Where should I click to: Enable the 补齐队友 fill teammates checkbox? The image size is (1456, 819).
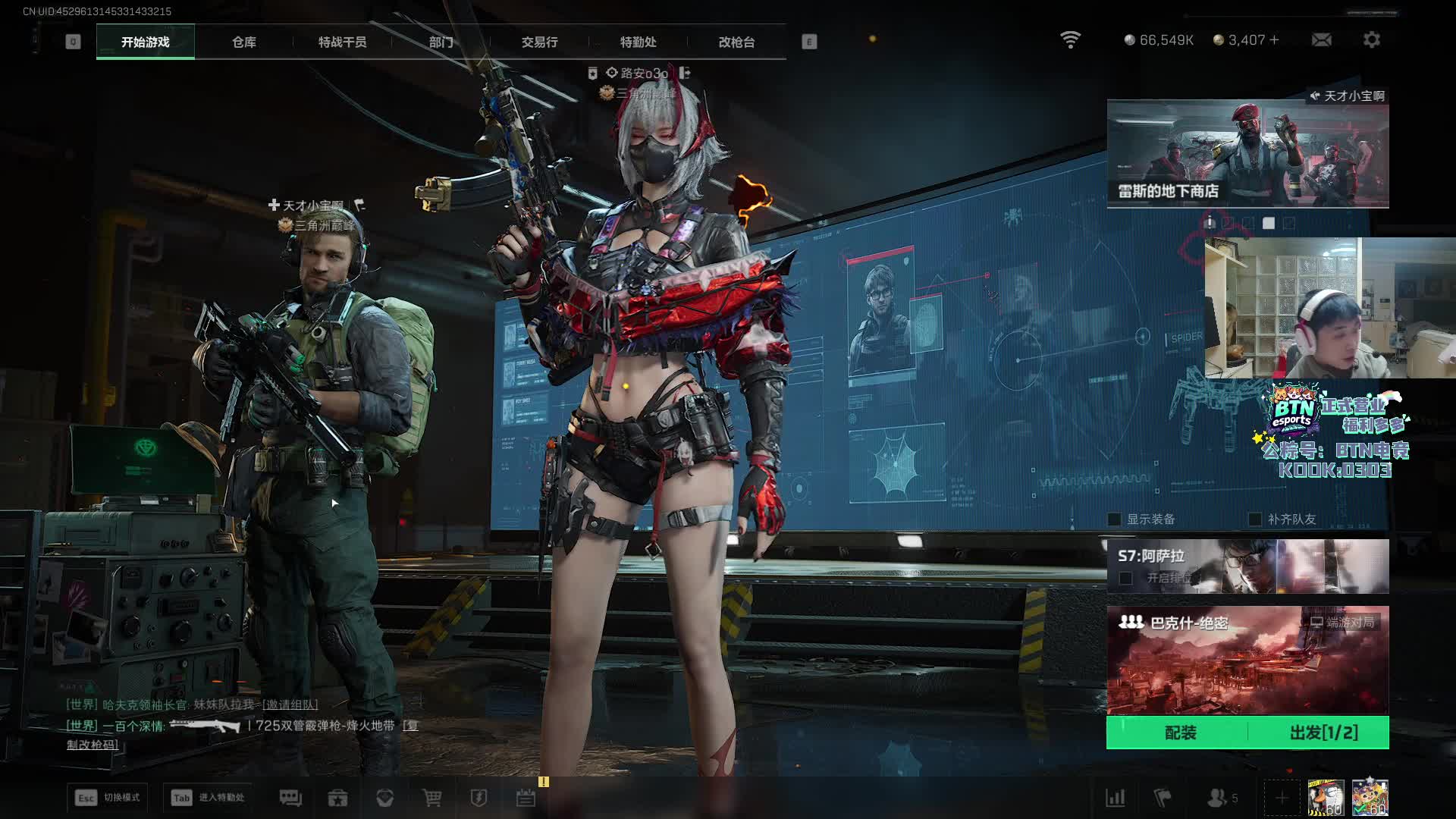point(1255,519)
